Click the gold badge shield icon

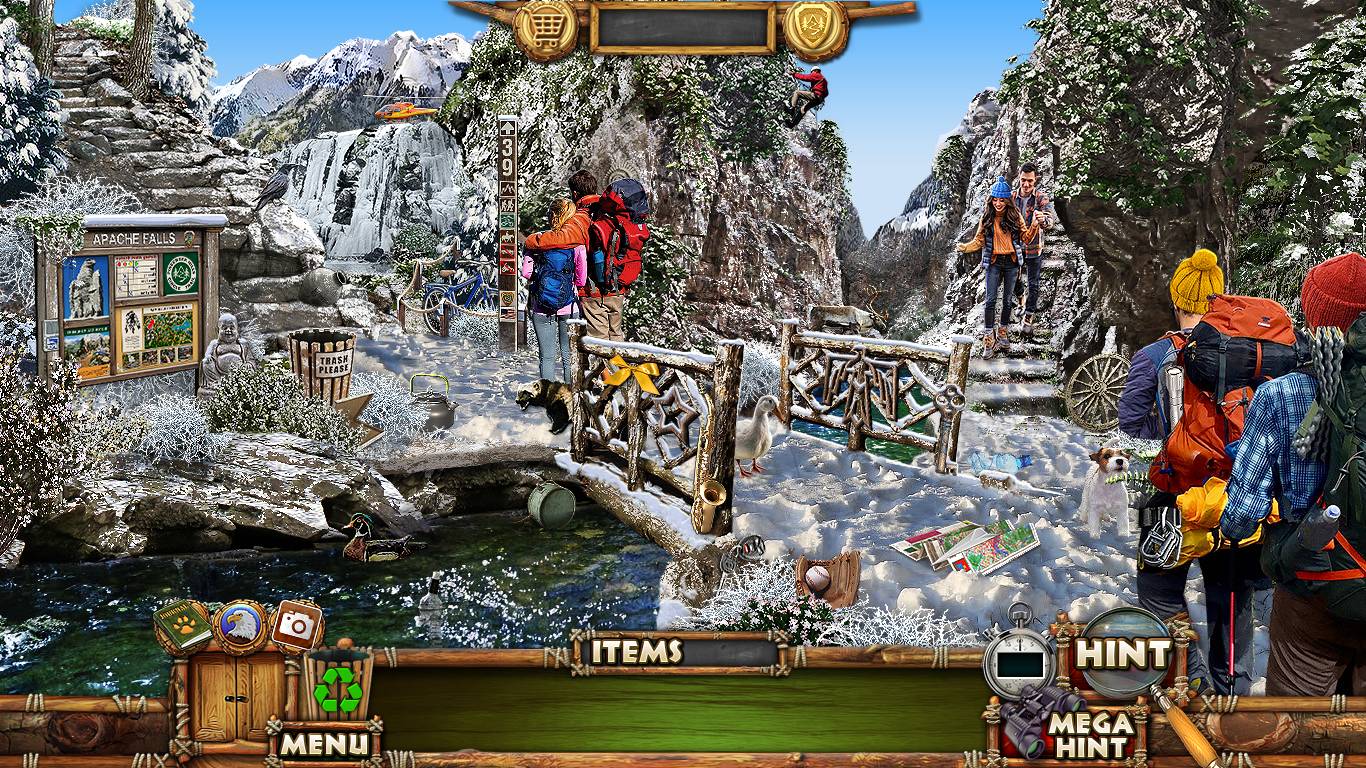(x=815, y=28)
